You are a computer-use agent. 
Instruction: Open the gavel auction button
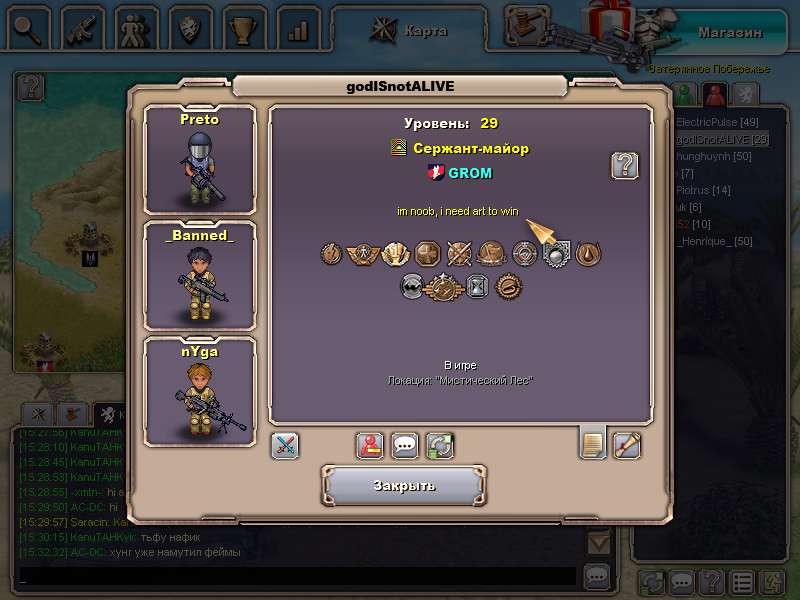[x=529, y=27]
